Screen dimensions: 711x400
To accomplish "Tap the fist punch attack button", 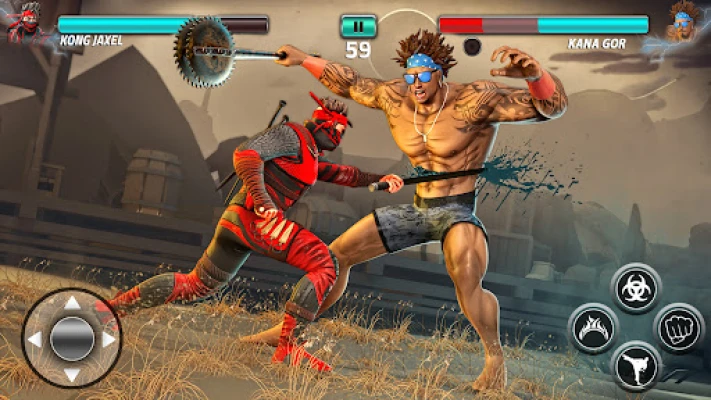I will (x=679, y=328).
